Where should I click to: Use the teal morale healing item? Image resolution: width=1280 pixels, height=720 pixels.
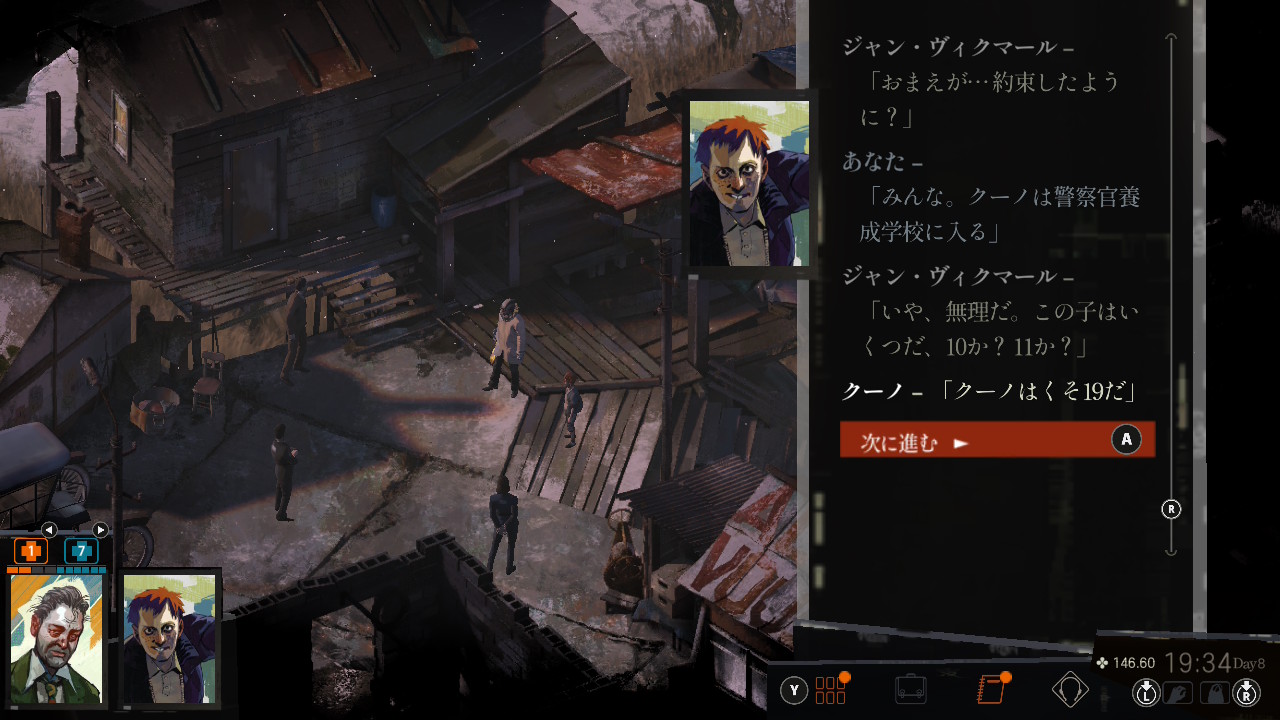click(81, 551)
